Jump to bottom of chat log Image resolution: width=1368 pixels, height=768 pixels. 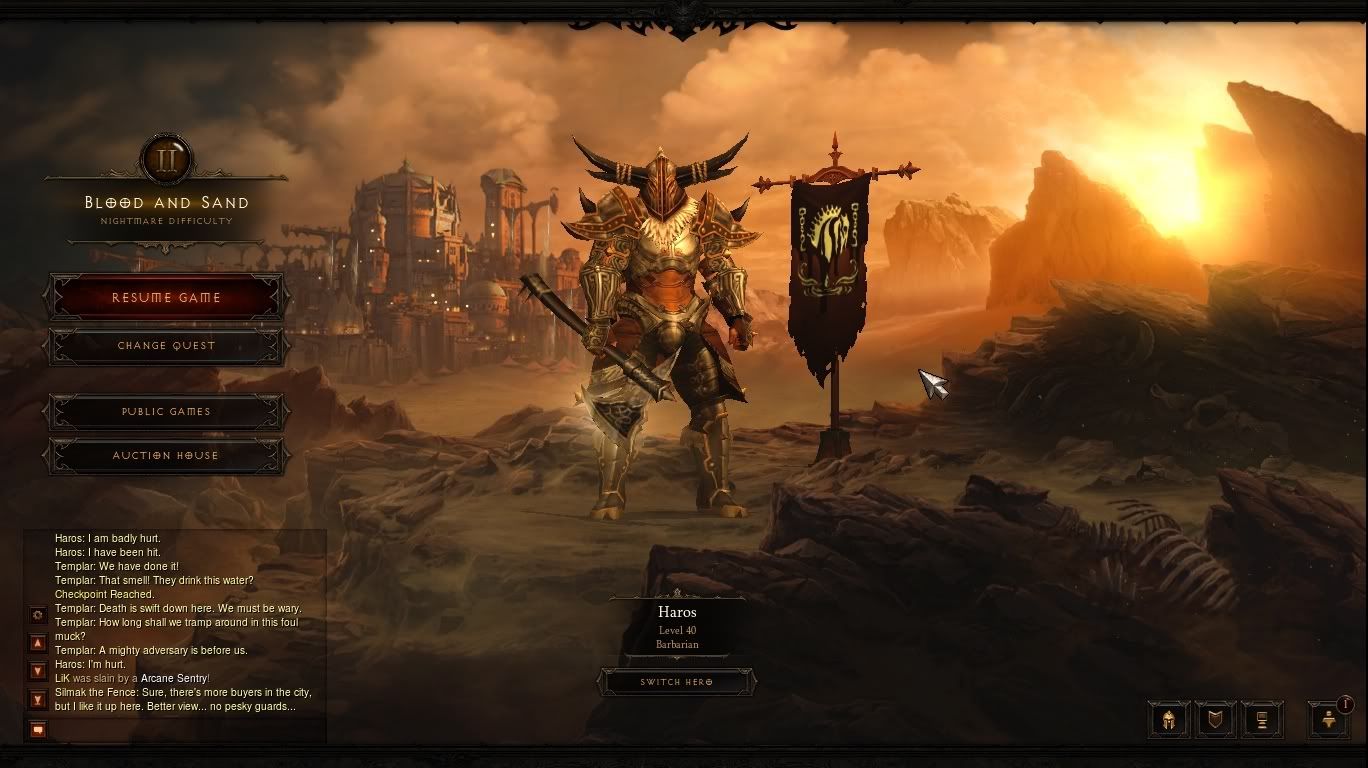point(38,699)
